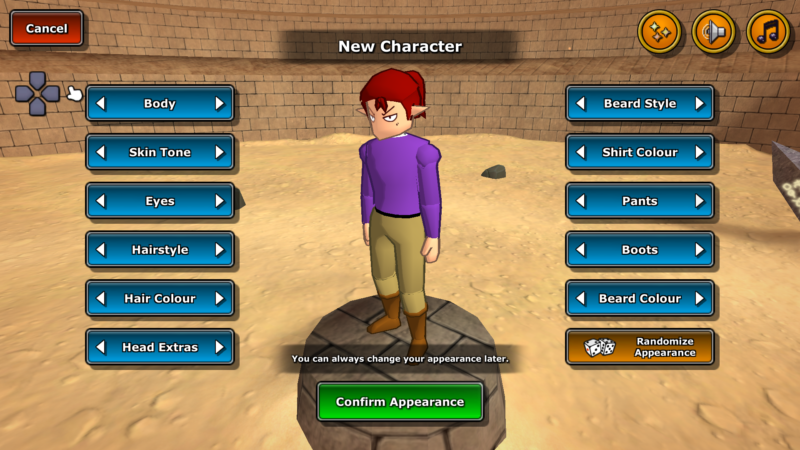Select next Shirt Colour option
800x450 pixels.
coord(699,152)
